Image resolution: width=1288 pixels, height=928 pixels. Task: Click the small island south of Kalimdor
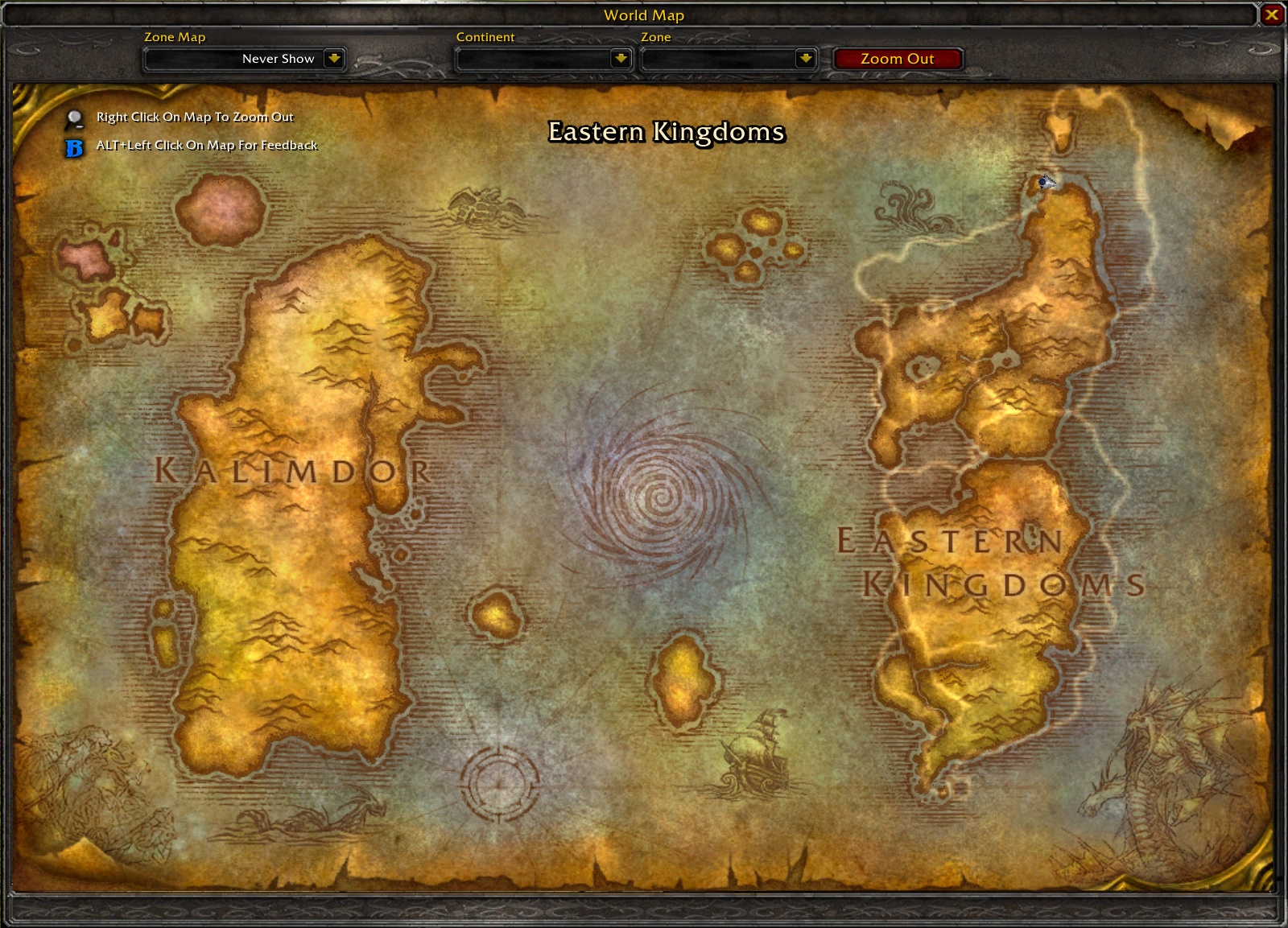click(494, 612)
